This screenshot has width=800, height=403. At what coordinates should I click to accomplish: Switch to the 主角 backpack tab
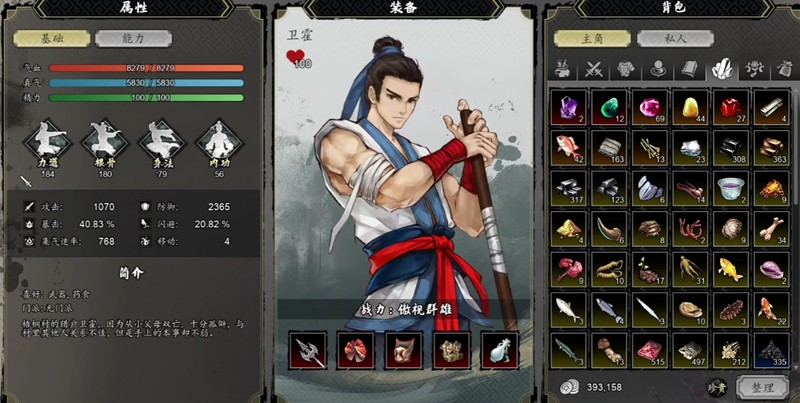[x=593, y=39]
